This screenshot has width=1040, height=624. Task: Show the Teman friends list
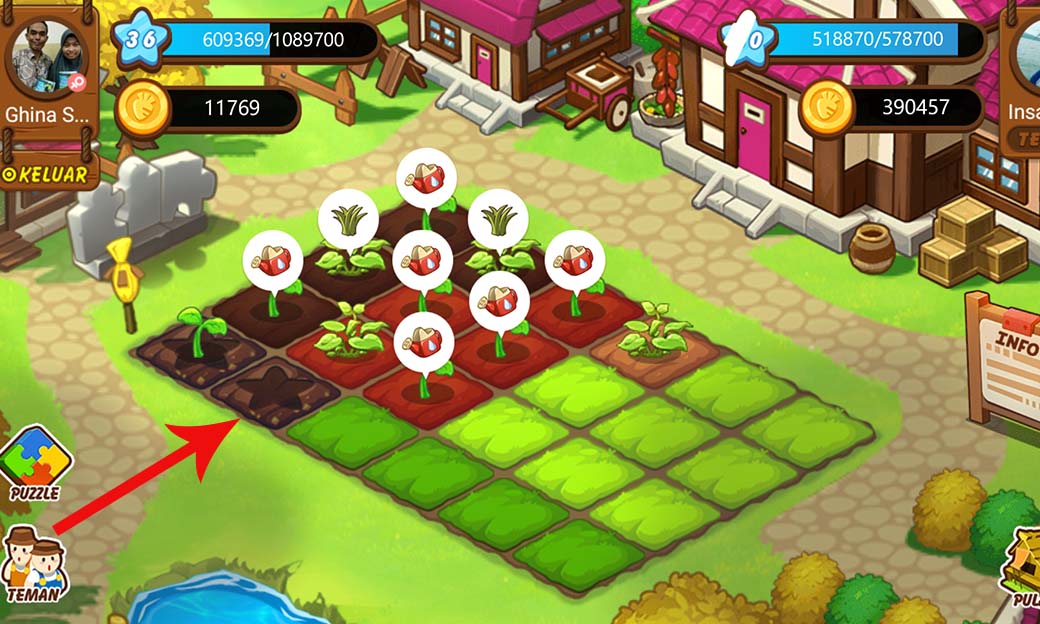[x=33, y=565]
